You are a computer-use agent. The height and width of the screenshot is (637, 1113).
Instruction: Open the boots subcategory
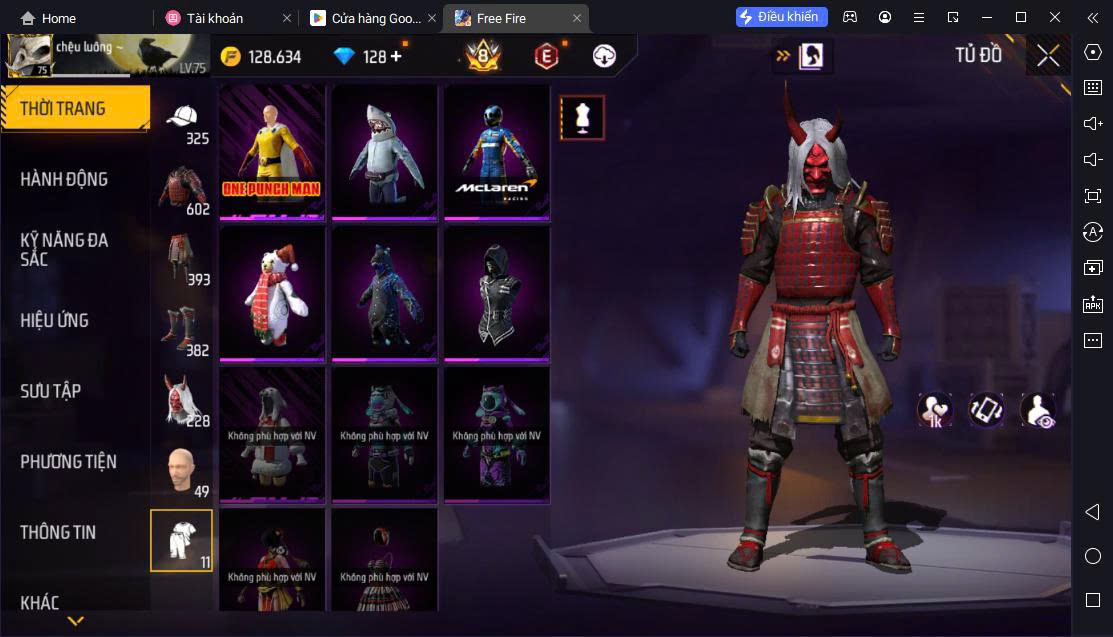coord(181,331)
